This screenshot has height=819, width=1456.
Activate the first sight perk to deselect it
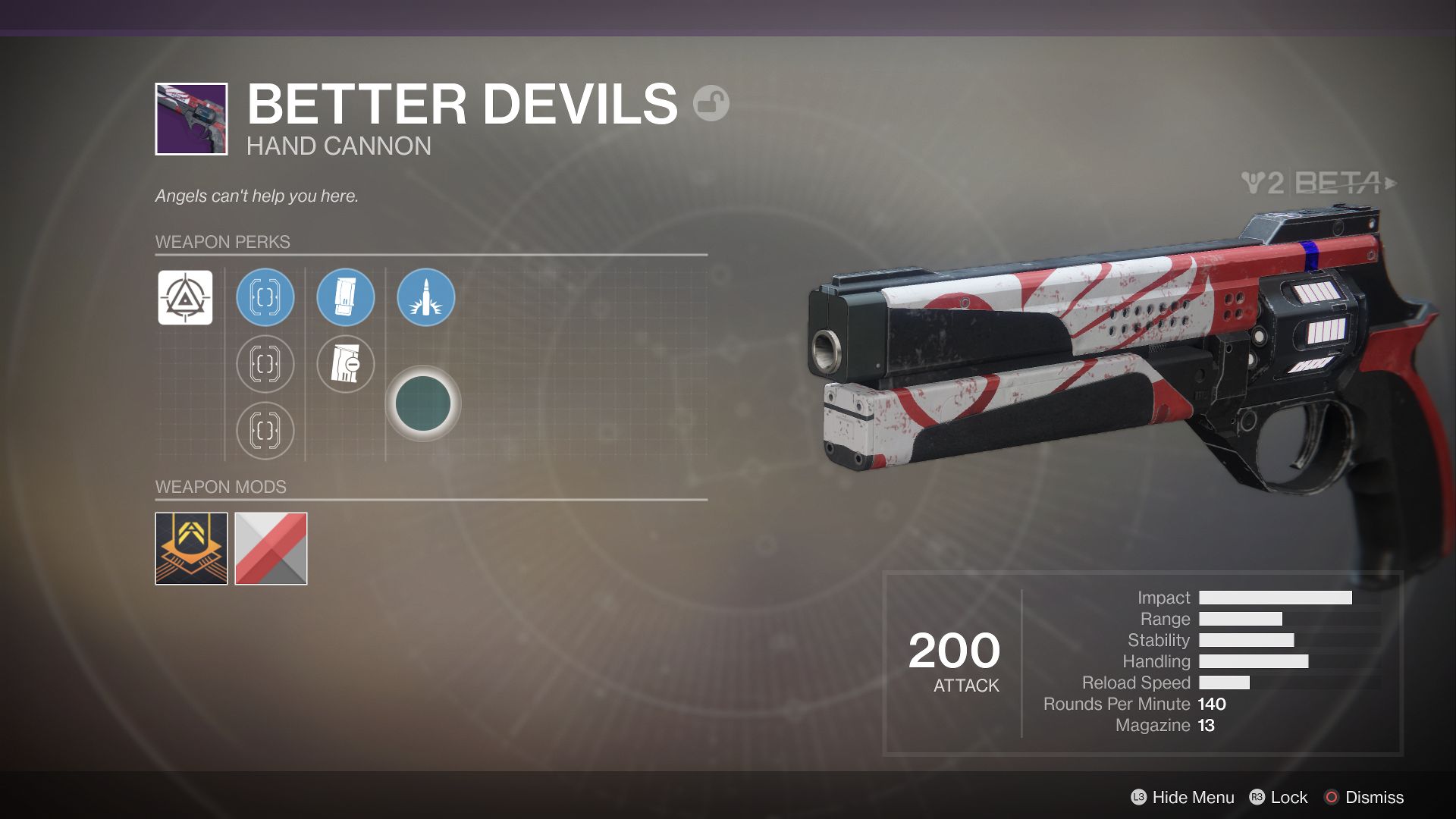point(265,298)
